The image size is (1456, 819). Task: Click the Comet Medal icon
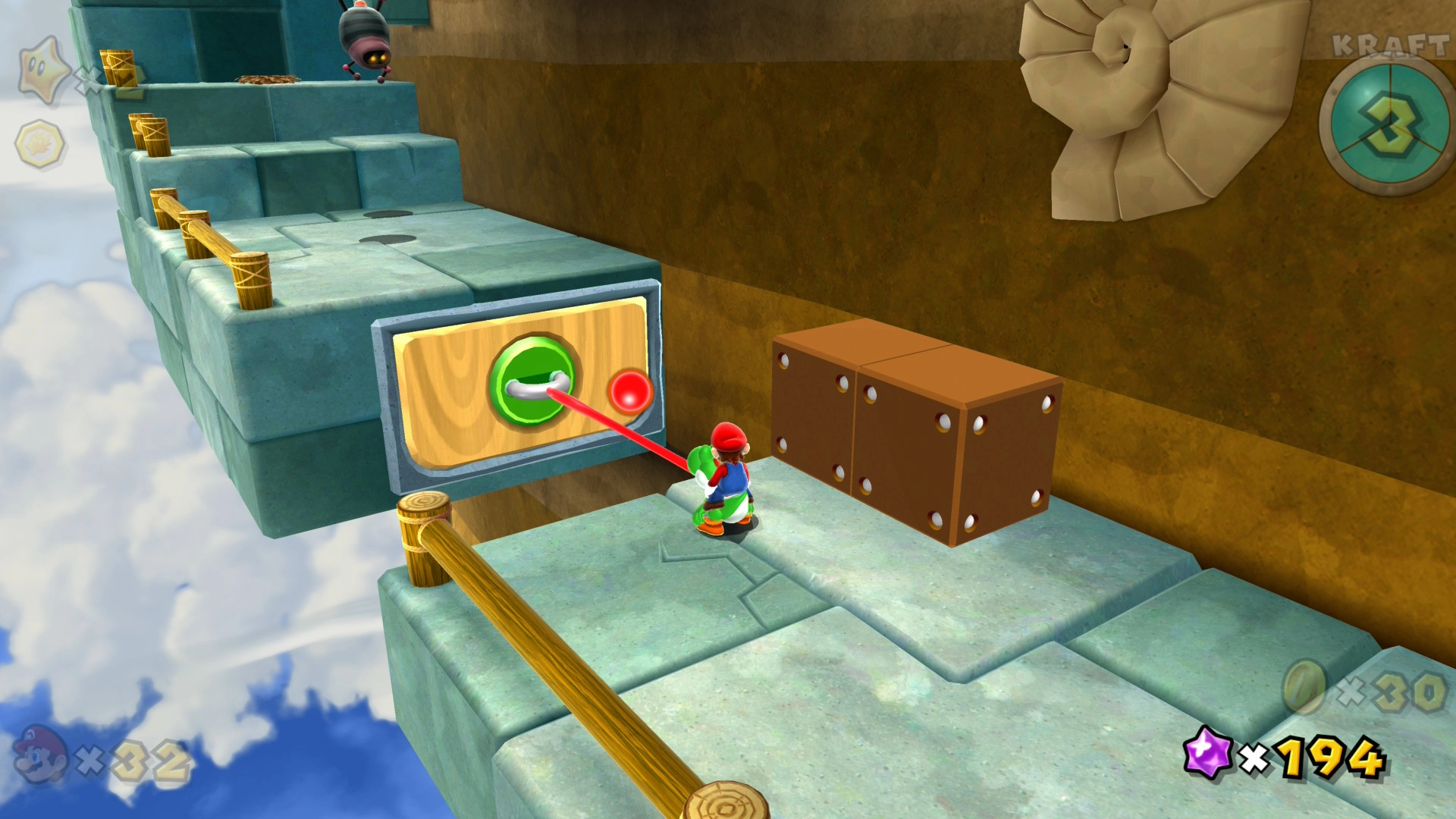point(40,143)
